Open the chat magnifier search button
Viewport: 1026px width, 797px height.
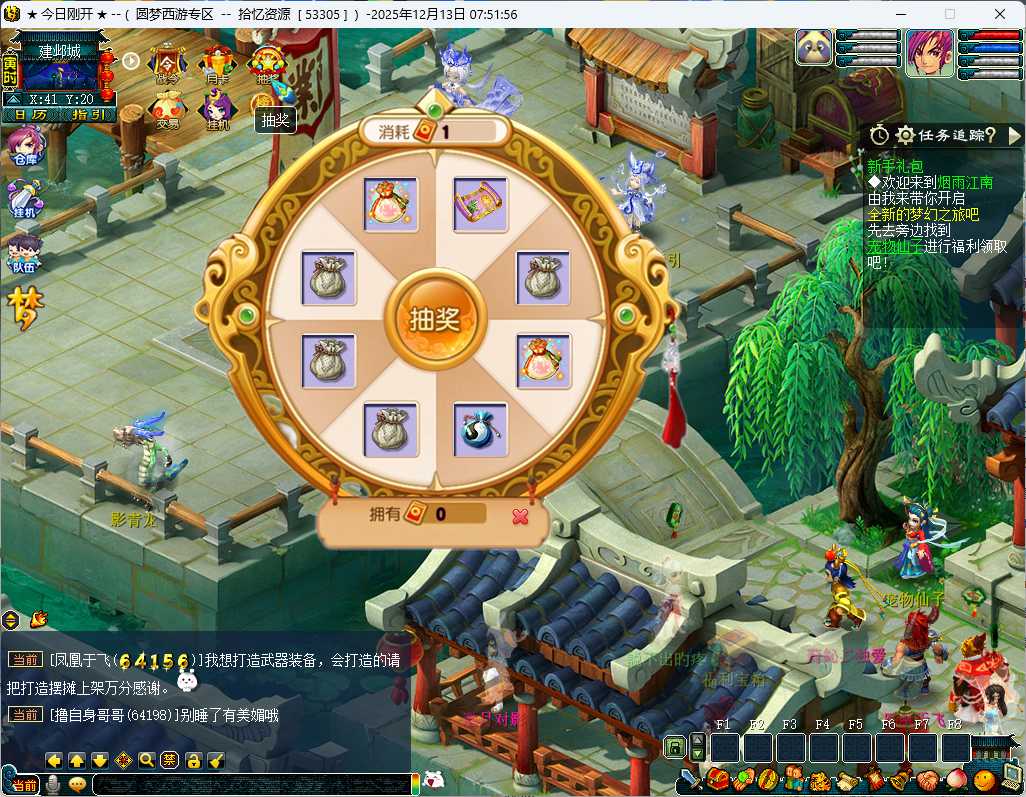click(x=146, y=760)
